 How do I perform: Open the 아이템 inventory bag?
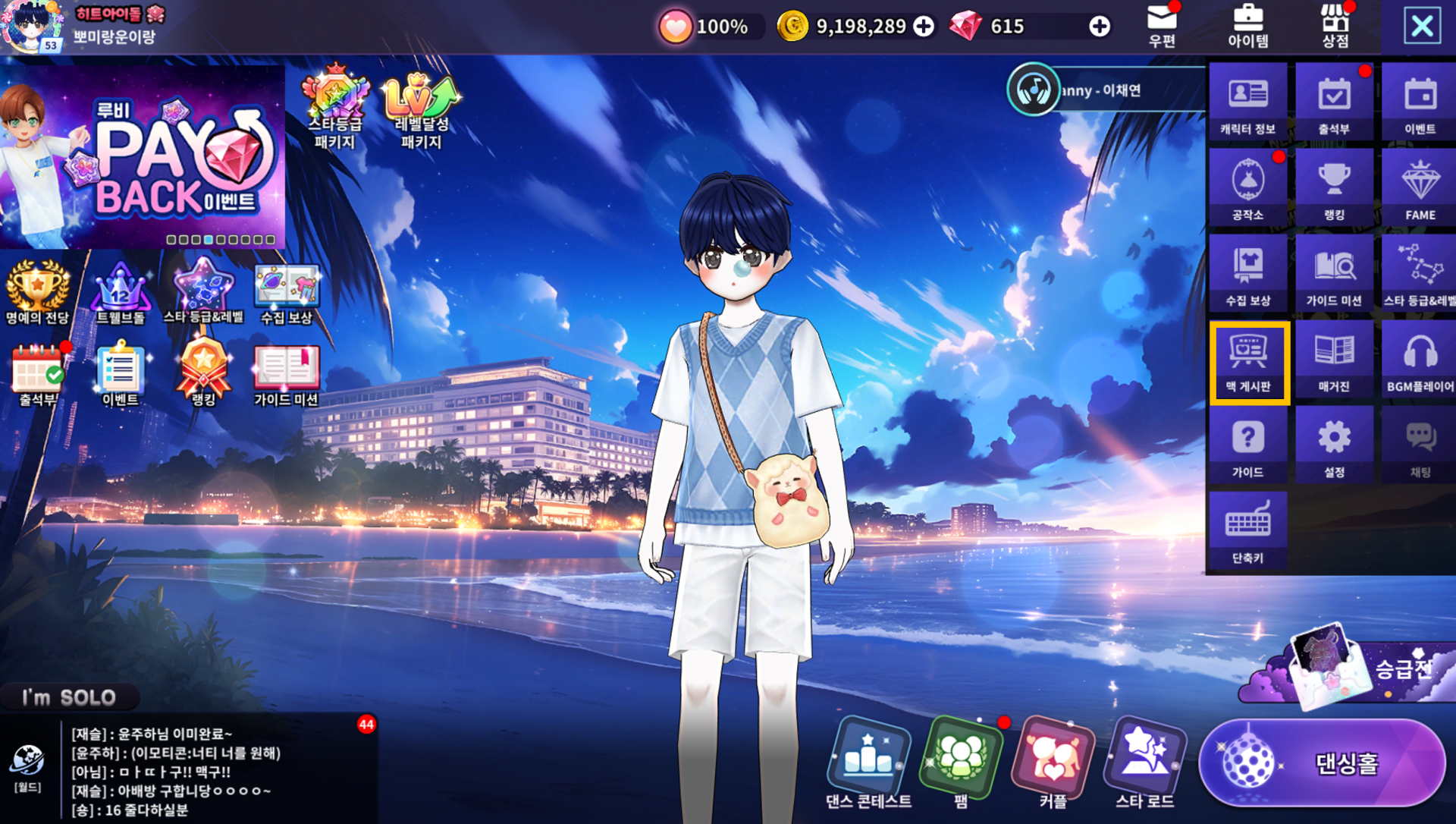point(1247,25)
